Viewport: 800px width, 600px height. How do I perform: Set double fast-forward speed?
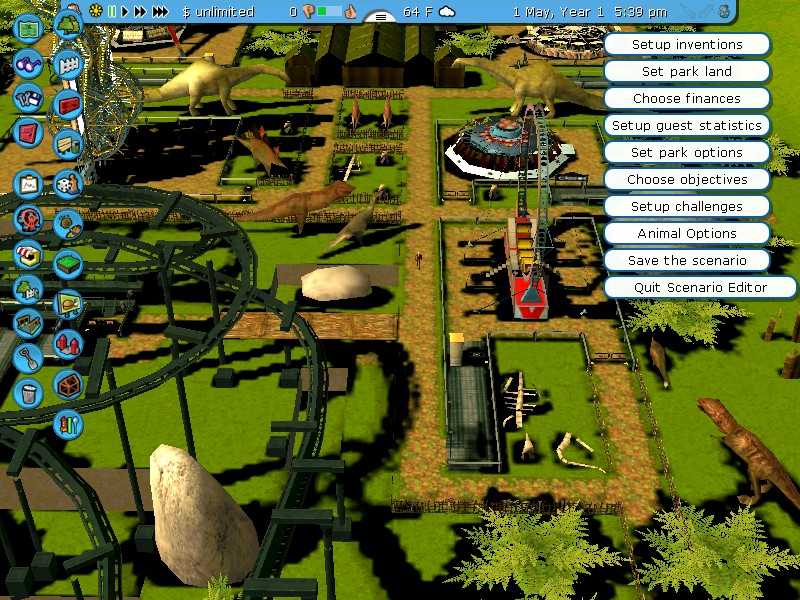pos(141,12)
